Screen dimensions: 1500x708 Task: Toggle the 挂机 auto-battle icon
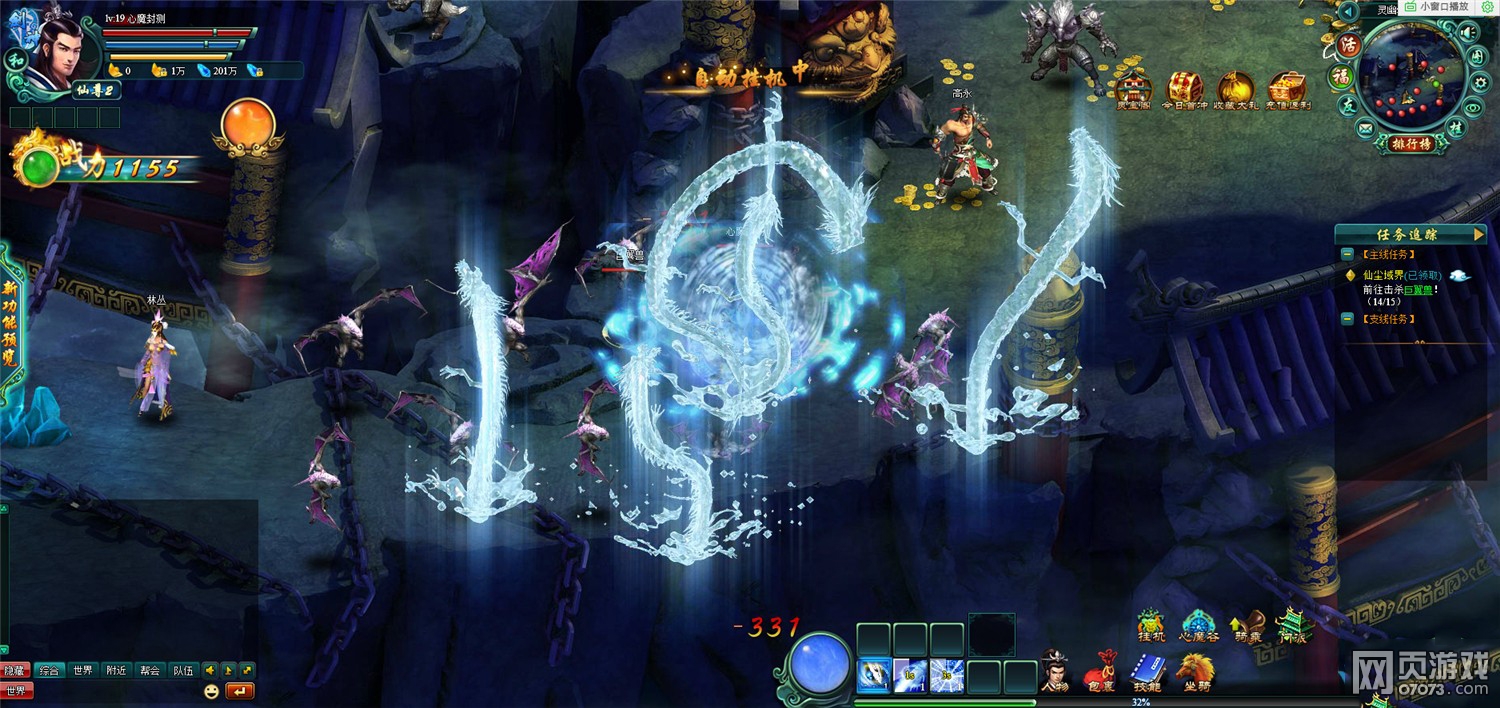[x=1152, y=624]
